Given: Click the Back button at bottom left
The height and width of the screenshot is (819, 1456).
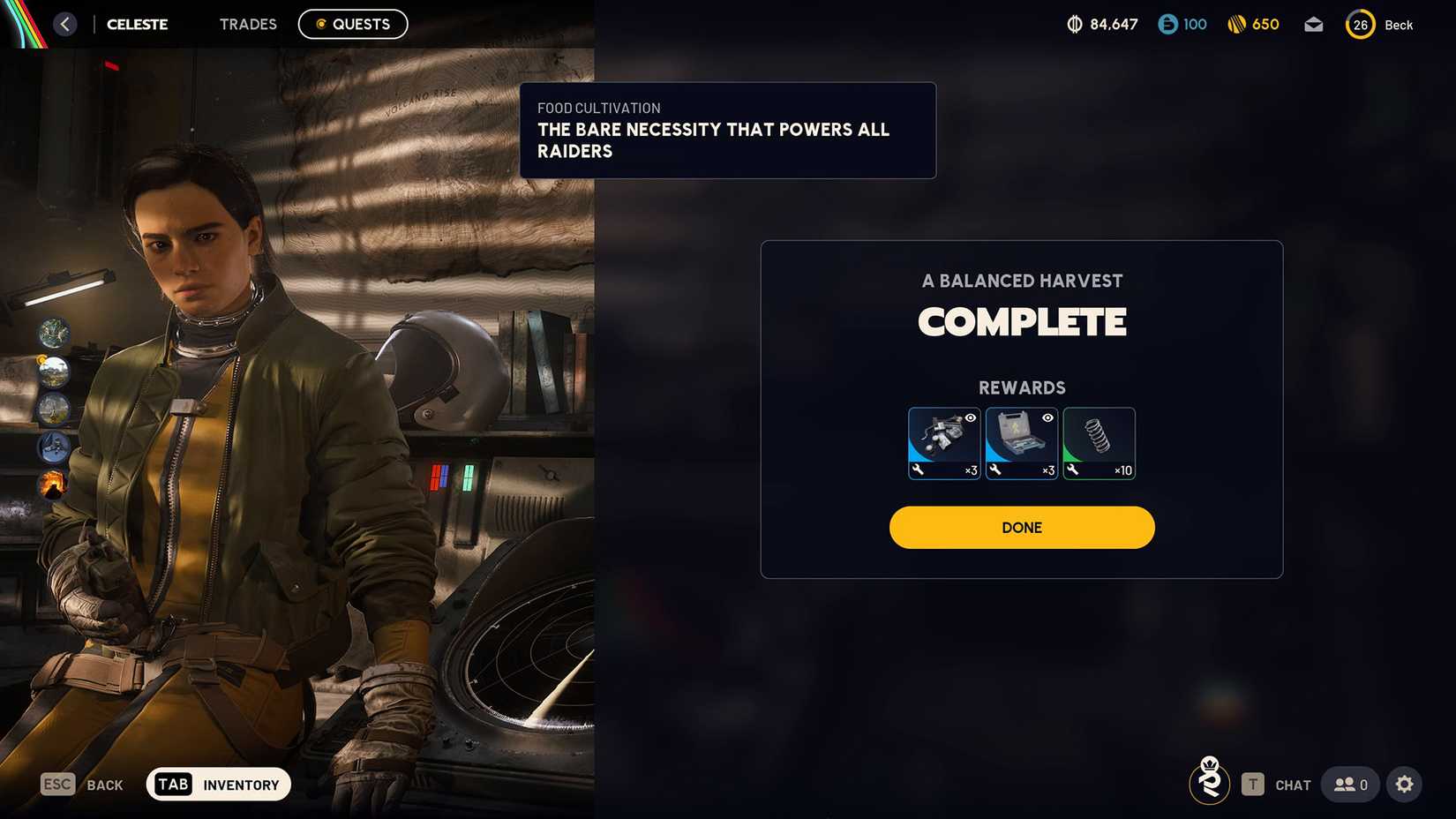Looking at the screenshot, I should pos(82,785).
